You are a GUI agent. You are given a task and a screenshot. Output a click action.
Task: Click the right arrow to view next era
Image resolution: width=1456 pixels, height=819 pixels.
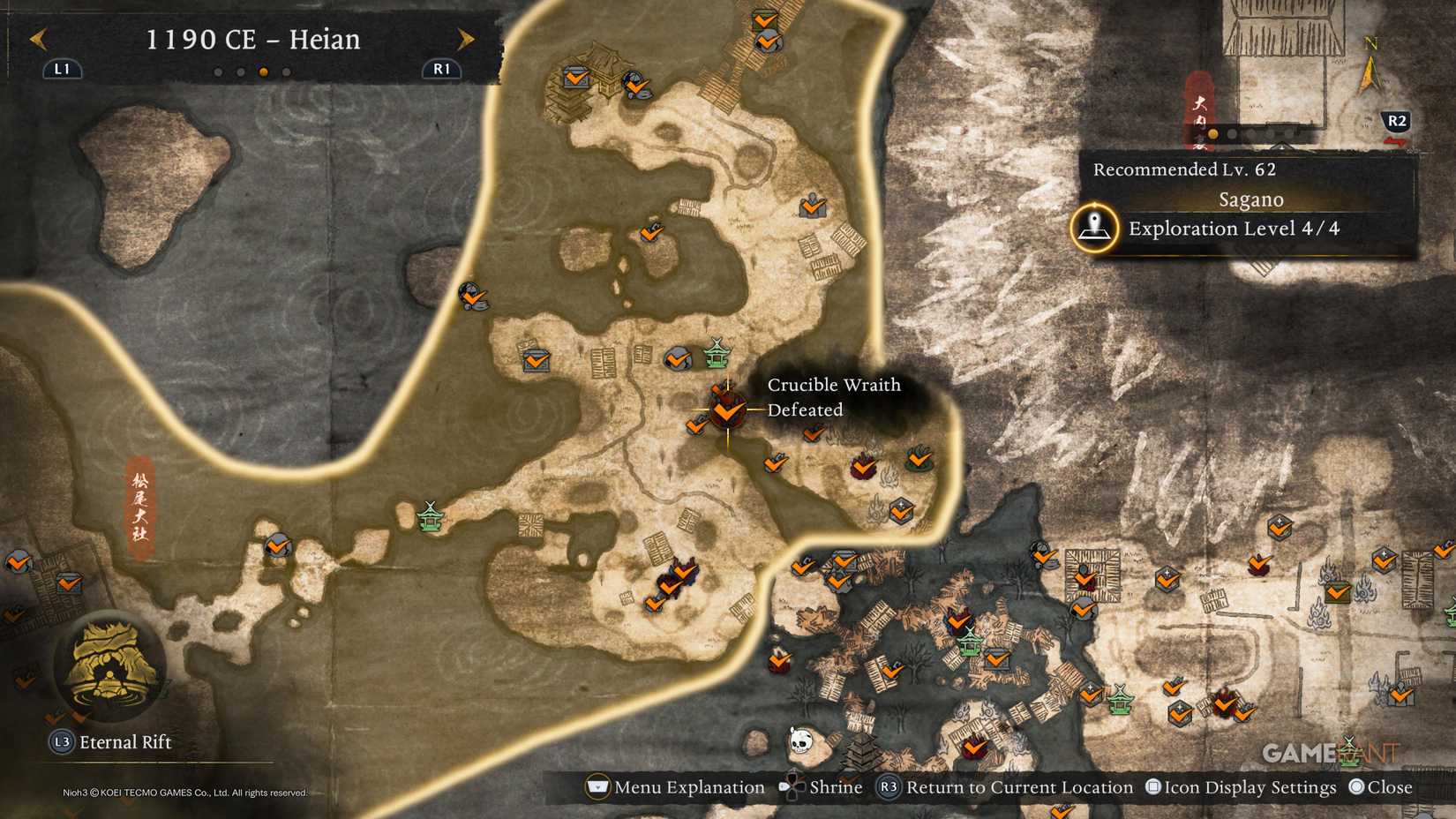465,39
